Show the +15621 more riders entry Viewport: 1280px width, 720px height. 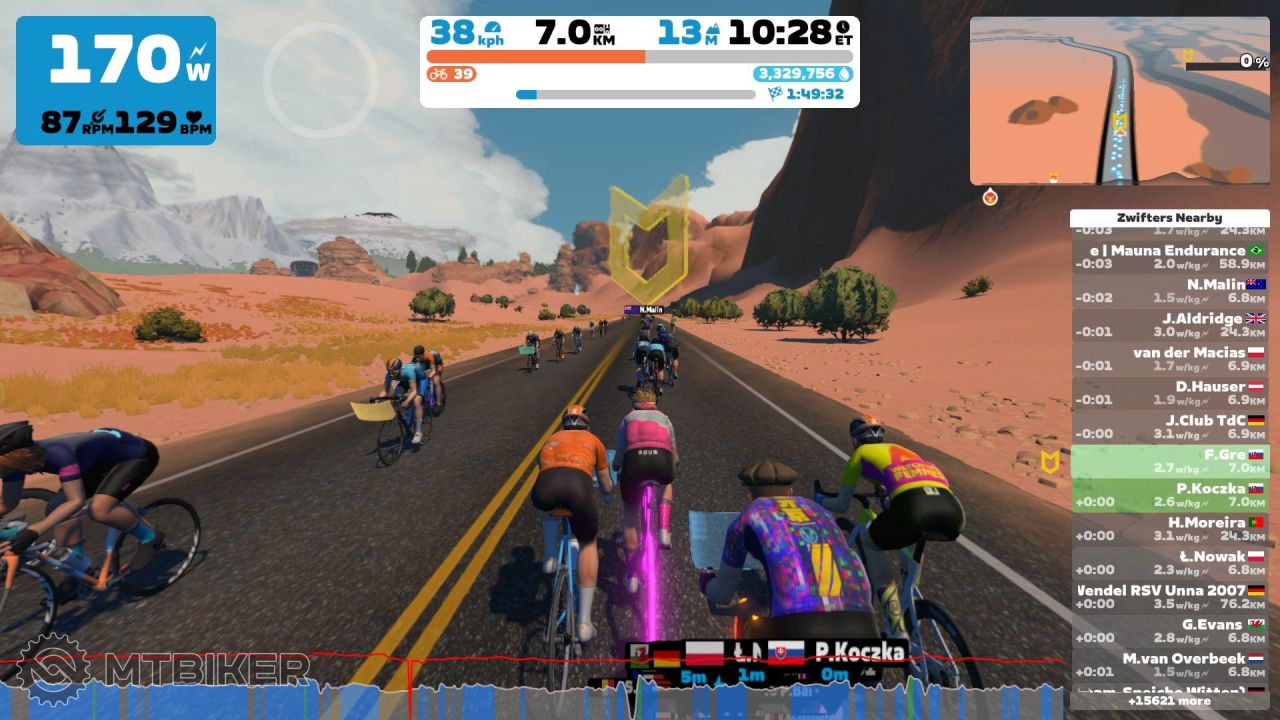pyautogui.click(x=1169, y=702)
